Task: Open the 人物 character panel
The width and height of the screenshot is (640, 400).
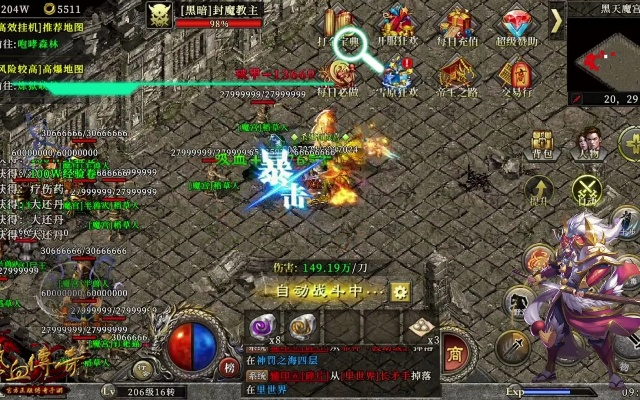Action: 588,143
